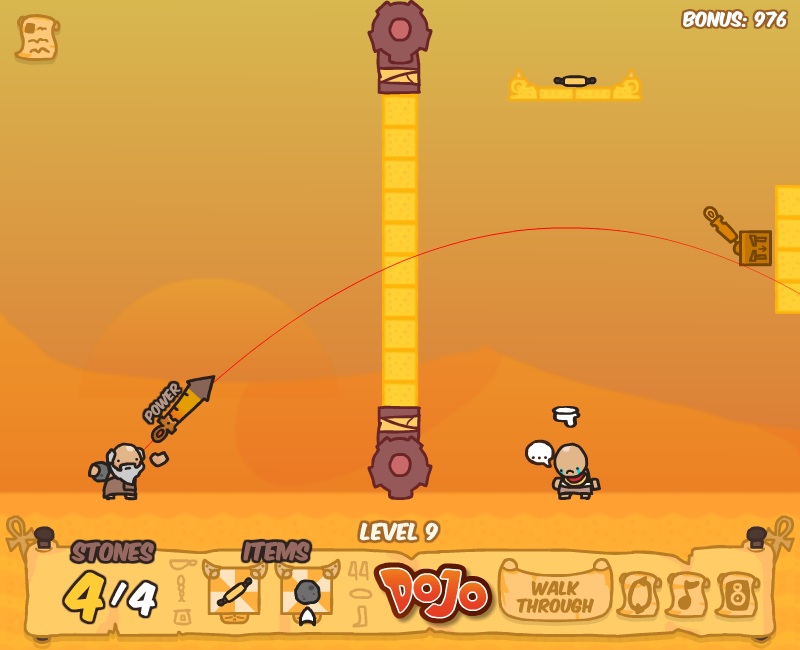
Task: Open the Walkthrough scroll
Action: (554, 596)
